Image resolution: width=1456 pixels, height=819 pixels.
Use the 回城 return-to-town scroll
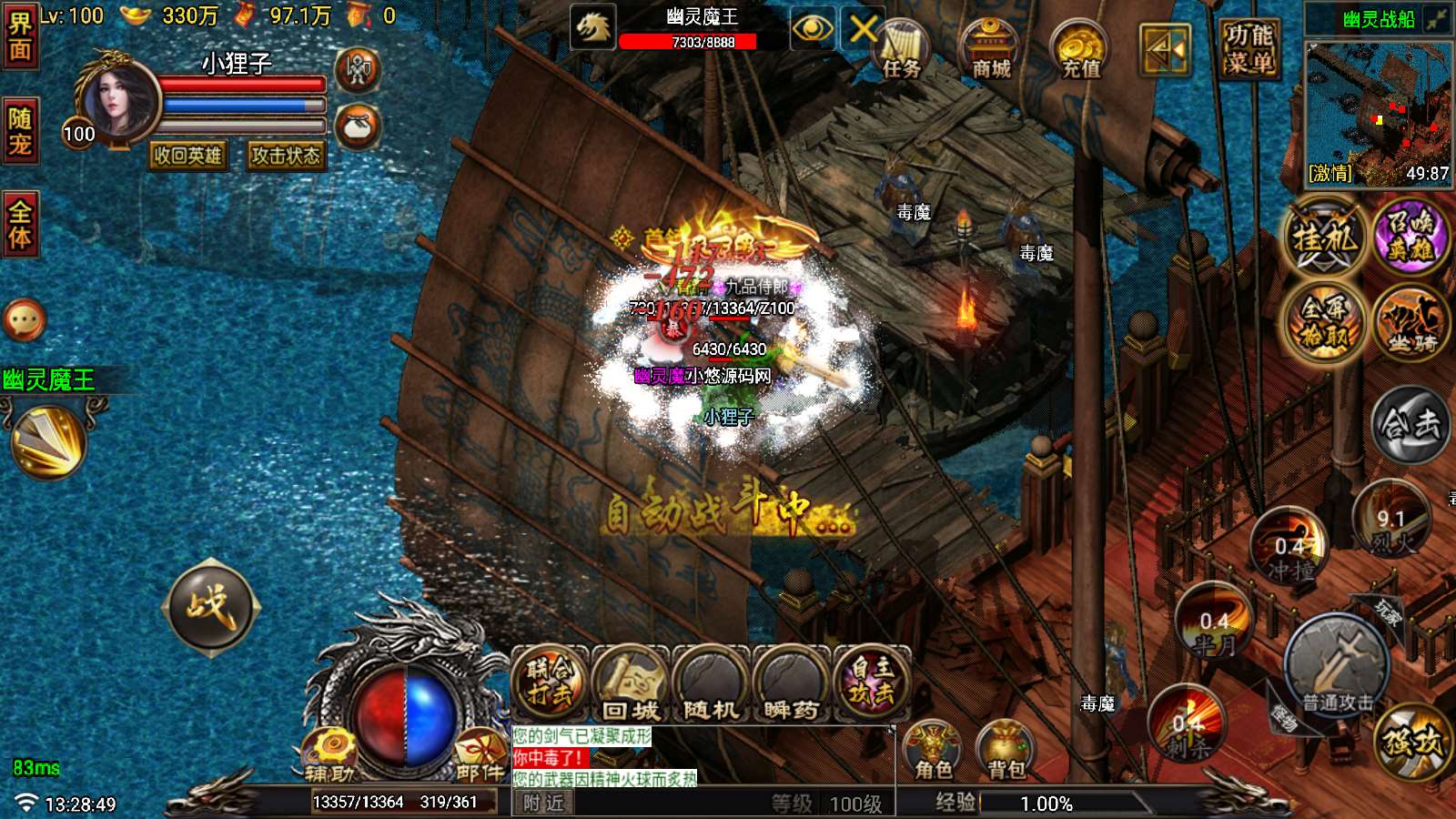[x=631, y=685]
